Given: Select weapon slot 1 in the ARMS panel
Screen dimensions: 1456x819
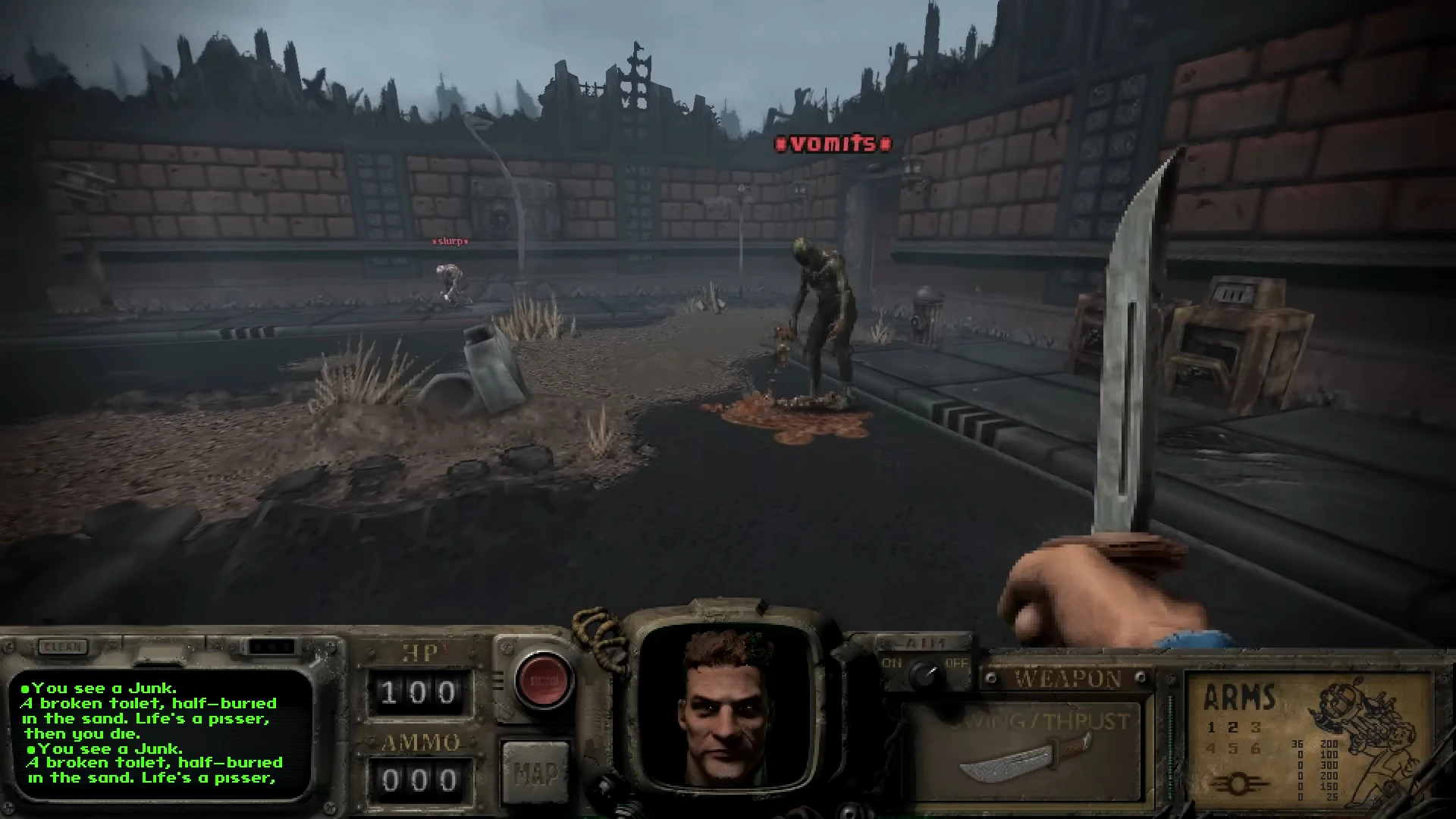Looking at the screenshot, I should 1212,728.
